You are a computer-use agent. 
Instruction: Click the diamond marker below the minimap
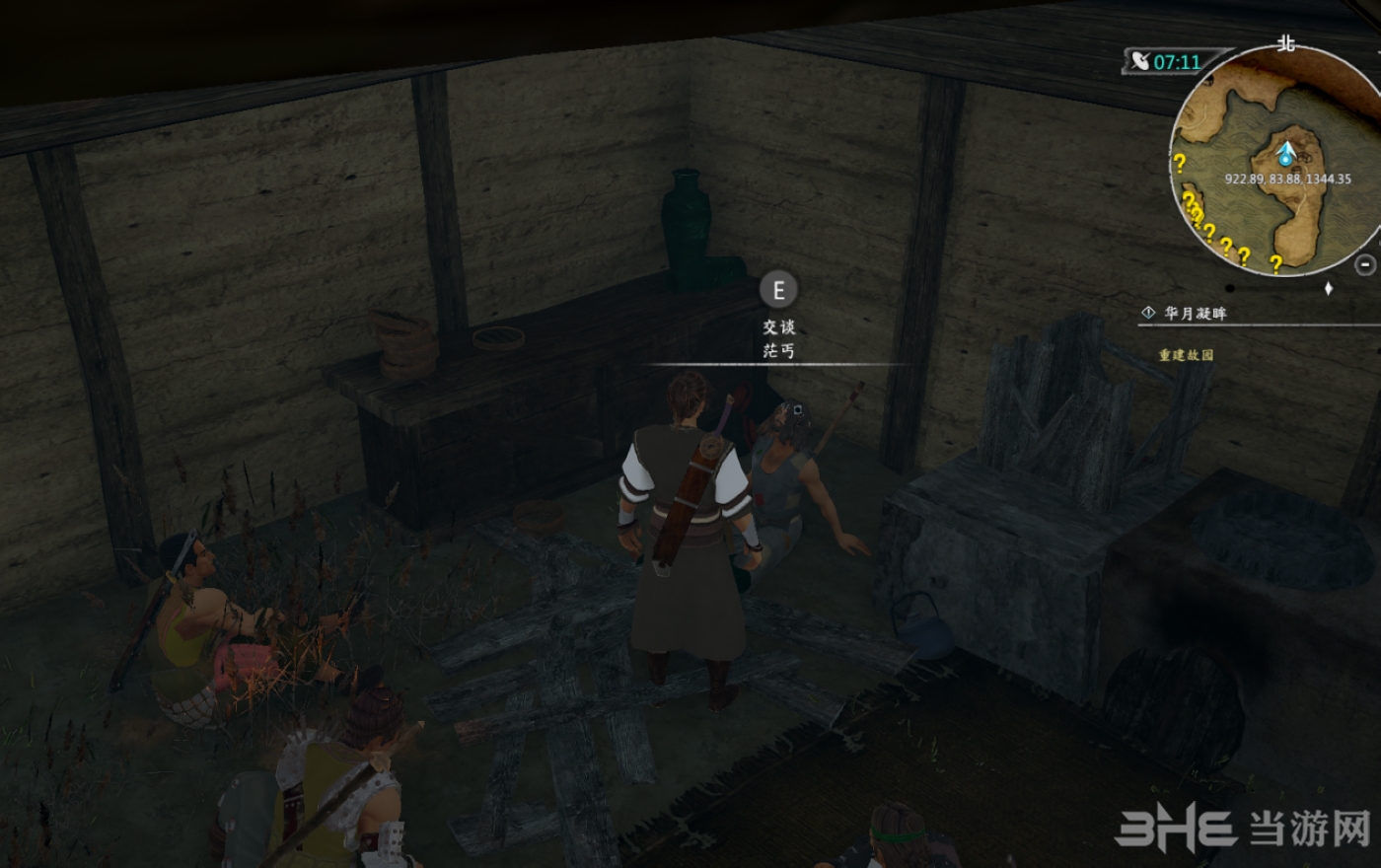tap(1329, 289)
